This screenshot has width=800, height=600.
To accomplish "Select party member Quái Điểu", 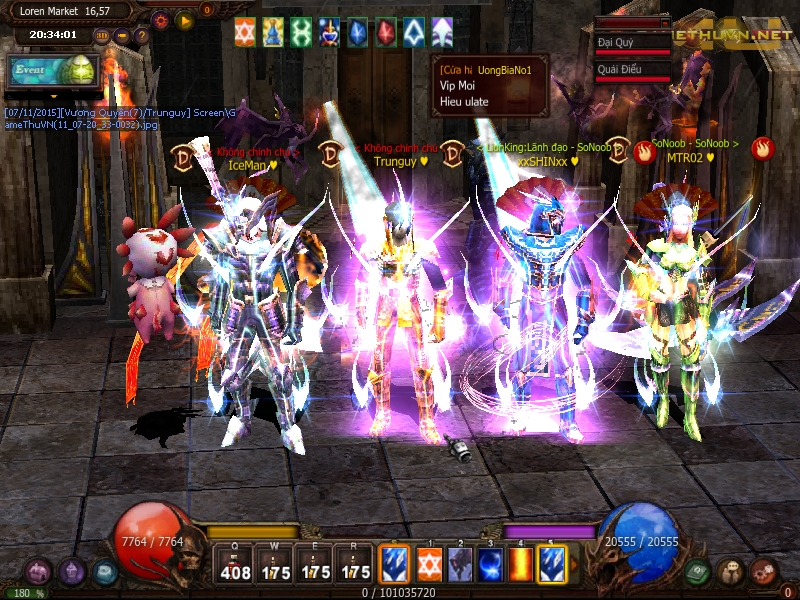I will click(x=632, y=71).
